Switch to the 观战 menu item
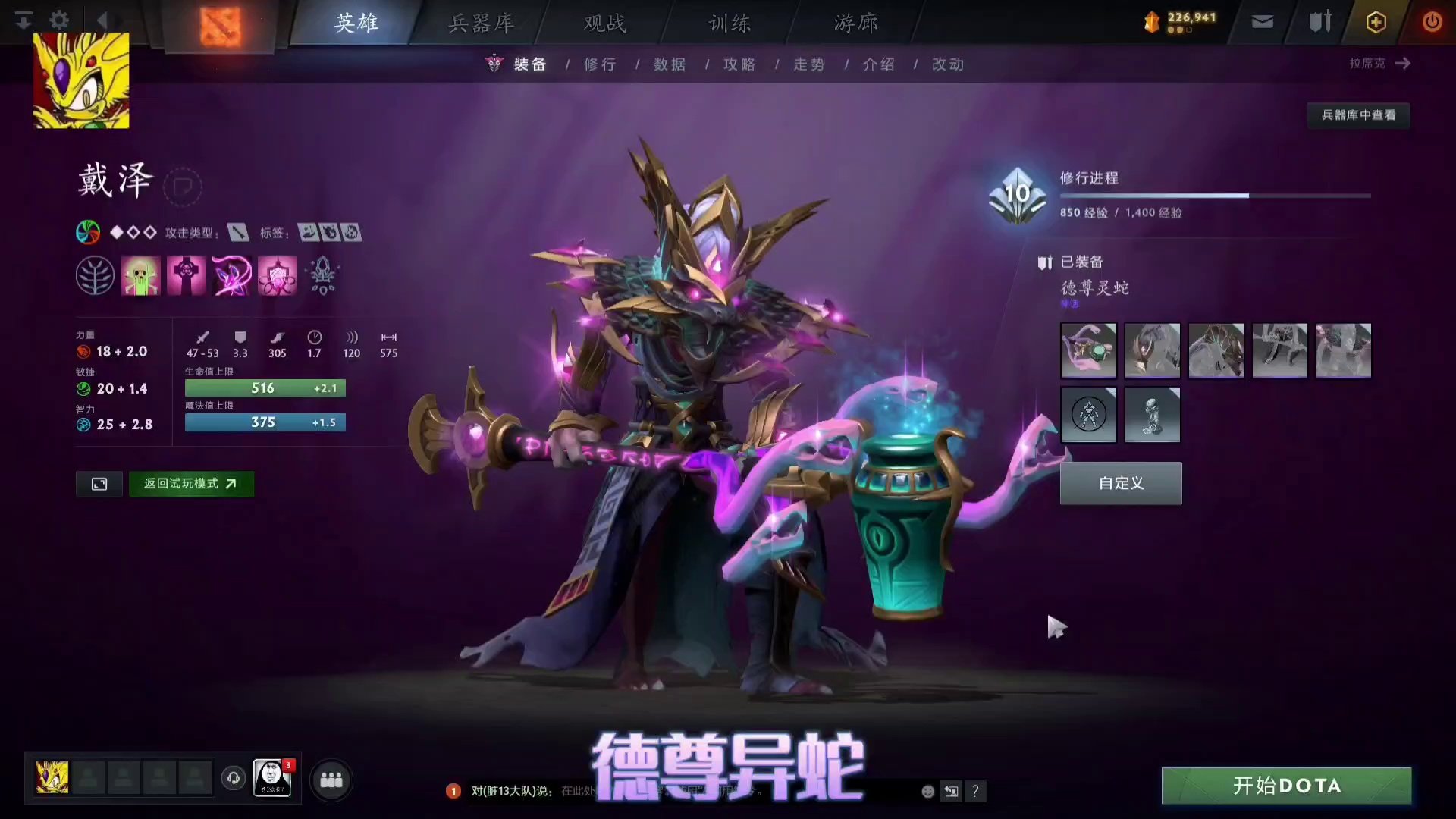 [603, 23]
